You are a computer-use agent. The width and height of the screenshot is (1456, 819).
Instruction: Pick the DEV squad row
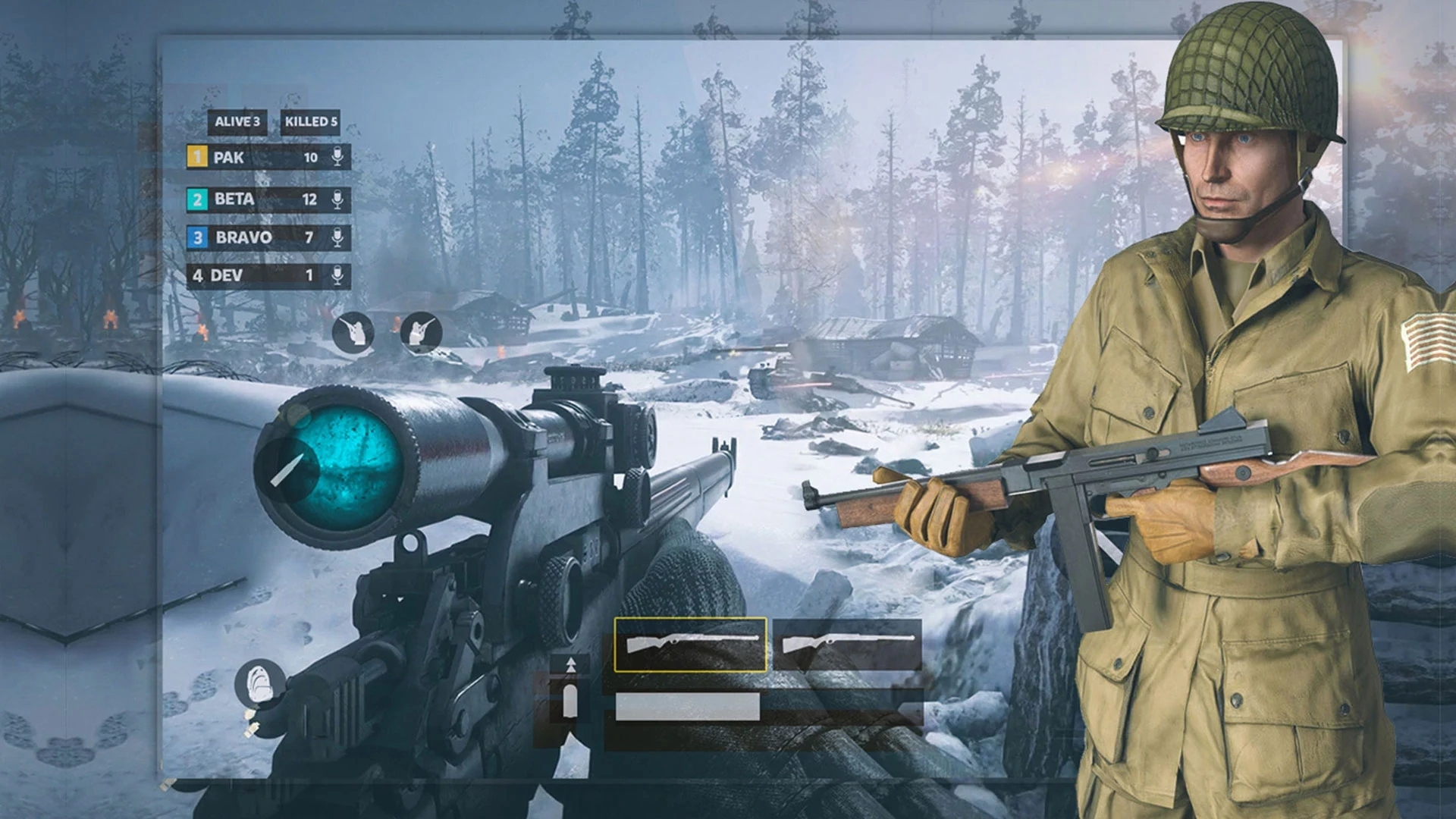click(250, 275)
